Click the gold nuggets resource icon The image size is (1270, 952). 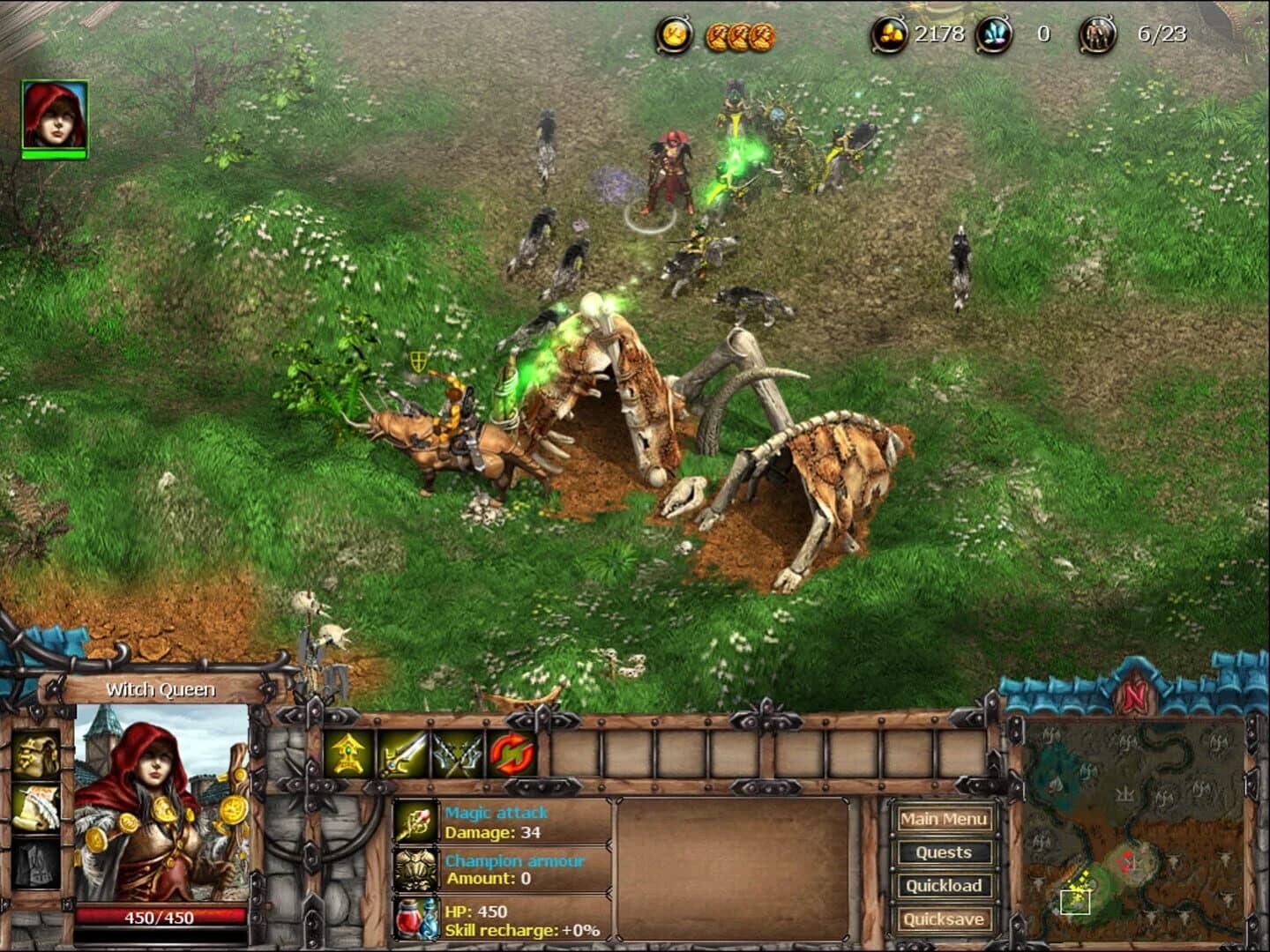tap(891, 35)
